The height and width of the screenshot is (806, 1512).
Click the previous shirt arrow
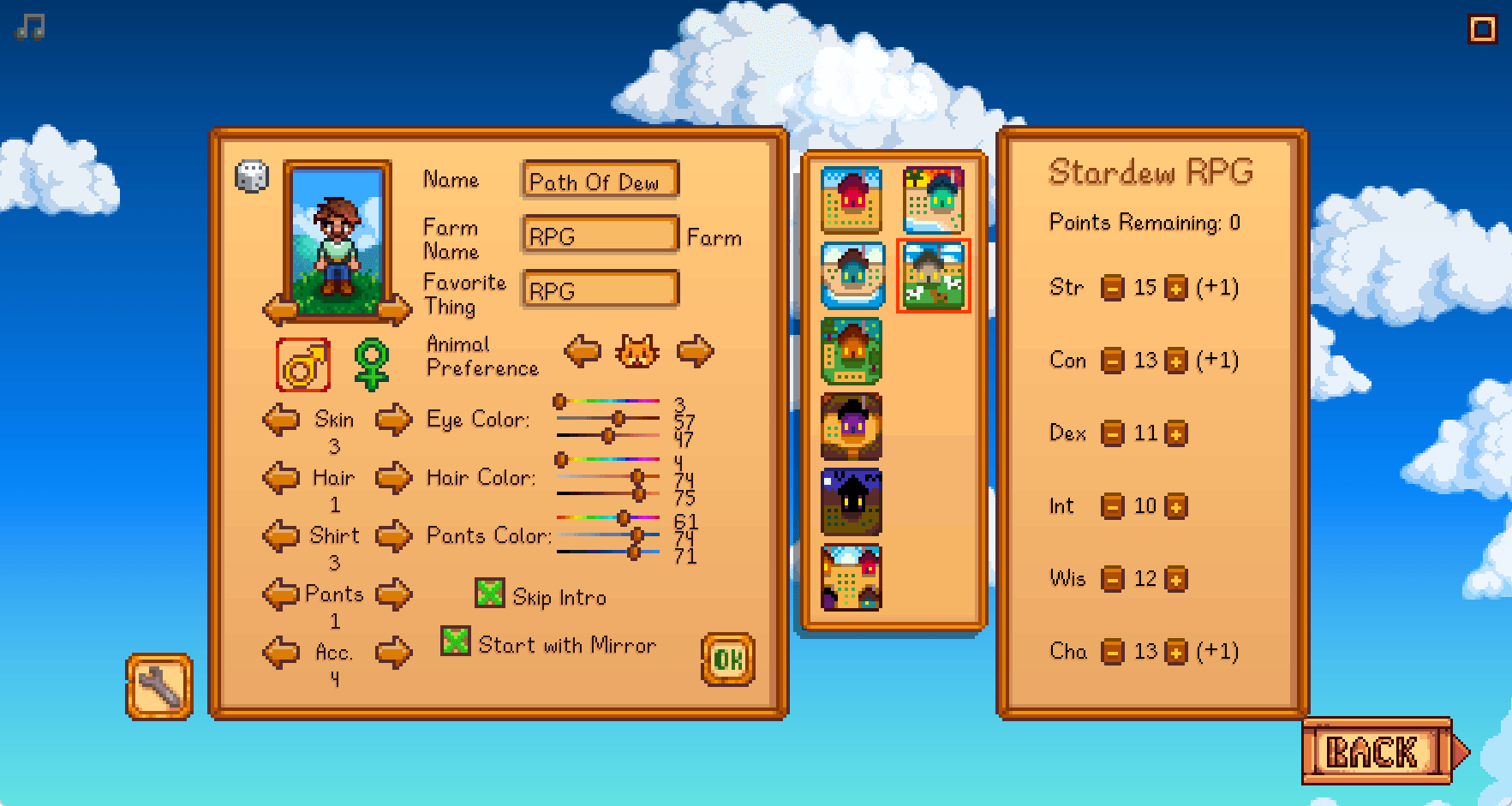281,535
